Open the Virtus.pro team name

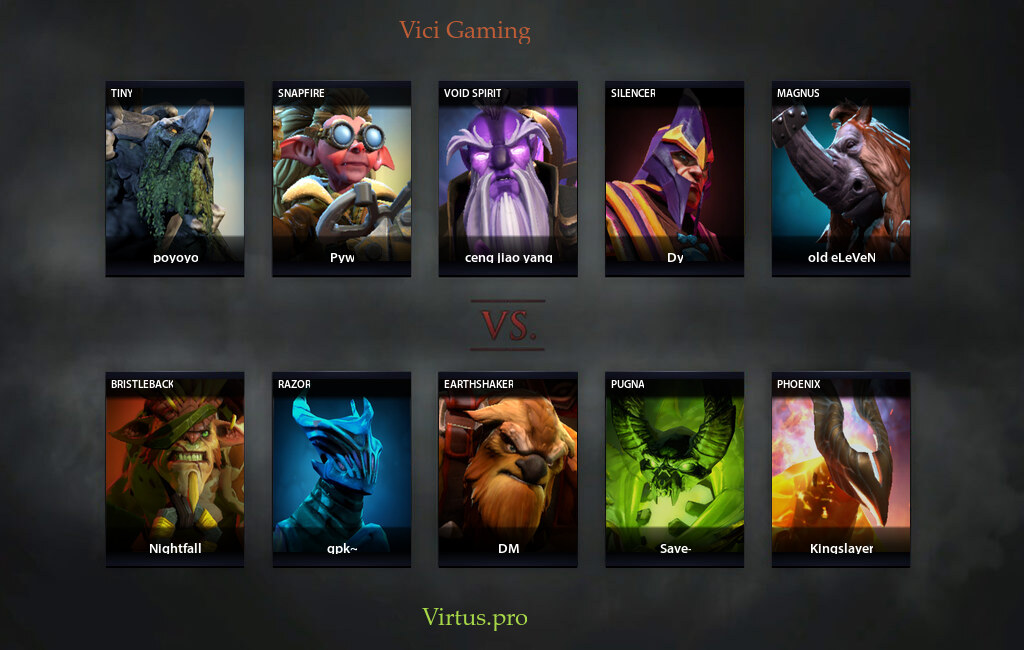click(x=474, y=617)
